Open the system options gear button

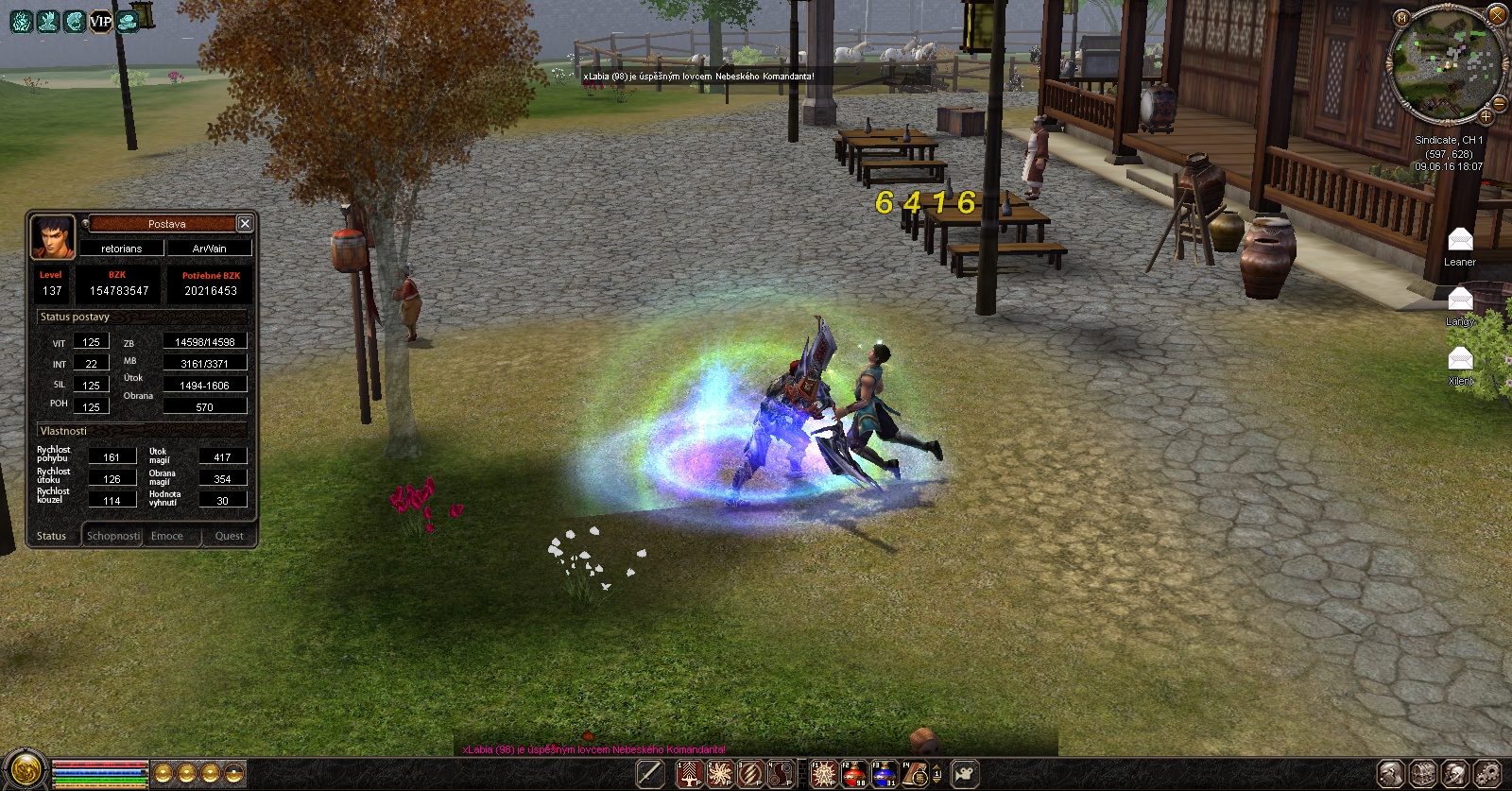[x=1487, y=773]
